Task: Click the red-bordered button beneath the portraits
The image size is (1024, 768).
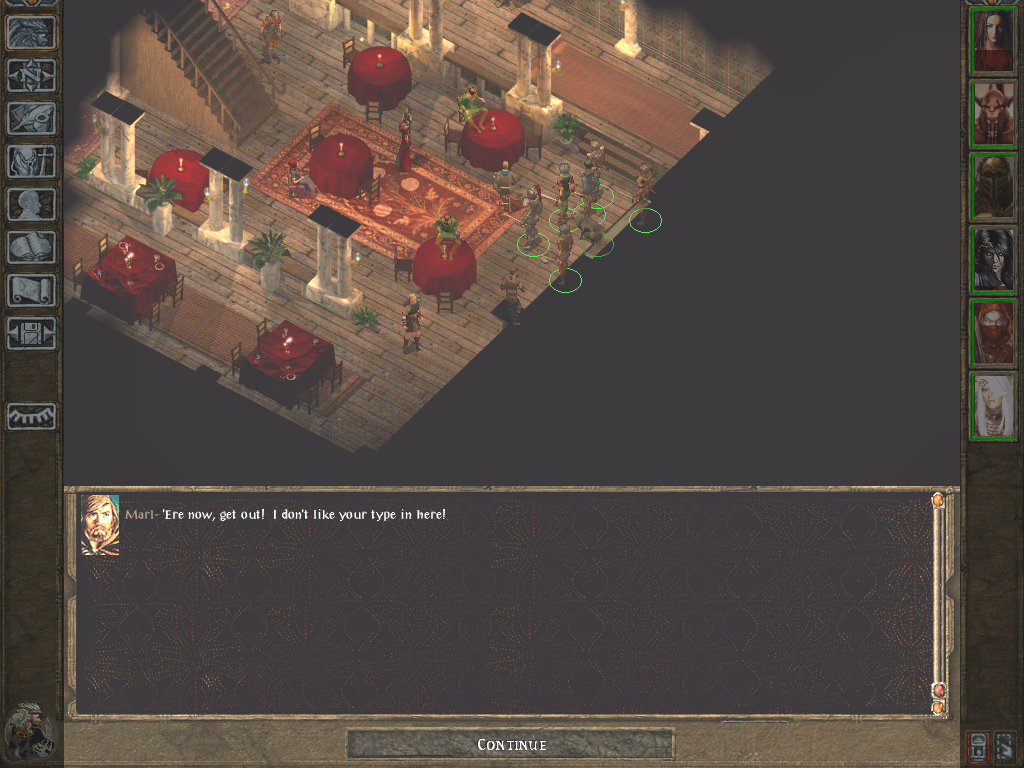Action: (x=981, y=745)
